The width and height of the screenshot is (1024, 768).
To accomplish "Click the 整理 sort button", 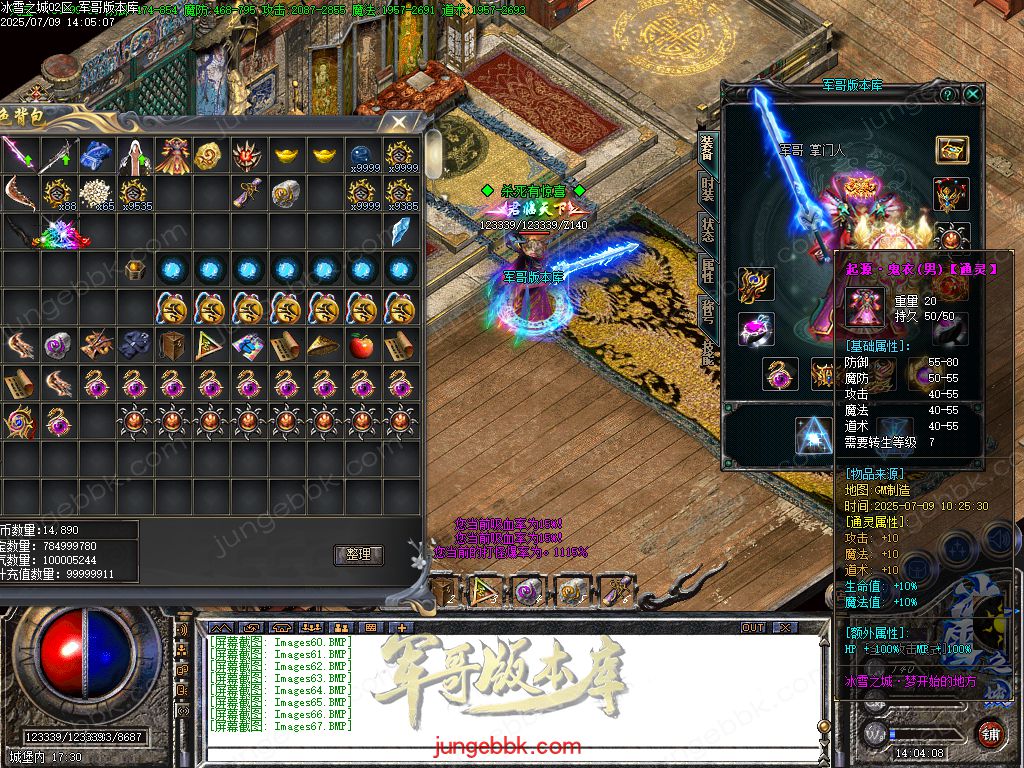I will (358, 555).
